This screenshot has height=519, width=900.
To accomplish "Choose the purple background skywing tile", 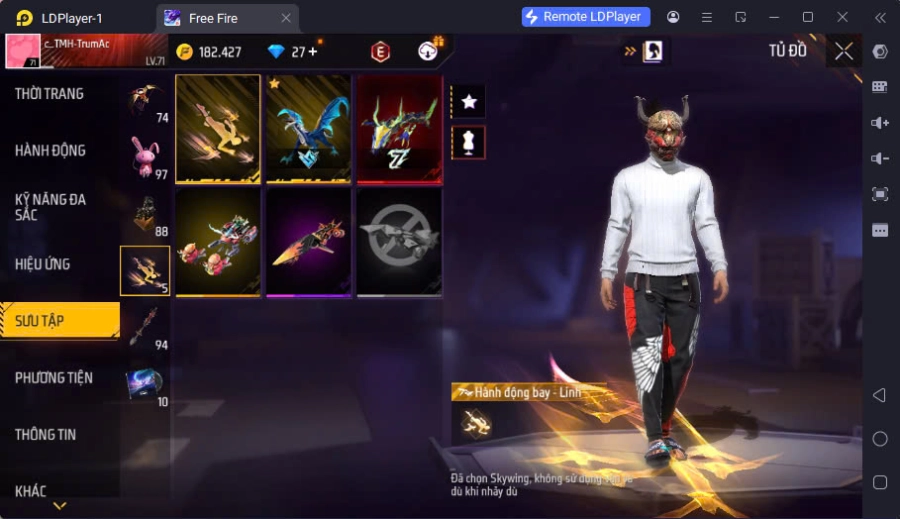I will [308, 242].
